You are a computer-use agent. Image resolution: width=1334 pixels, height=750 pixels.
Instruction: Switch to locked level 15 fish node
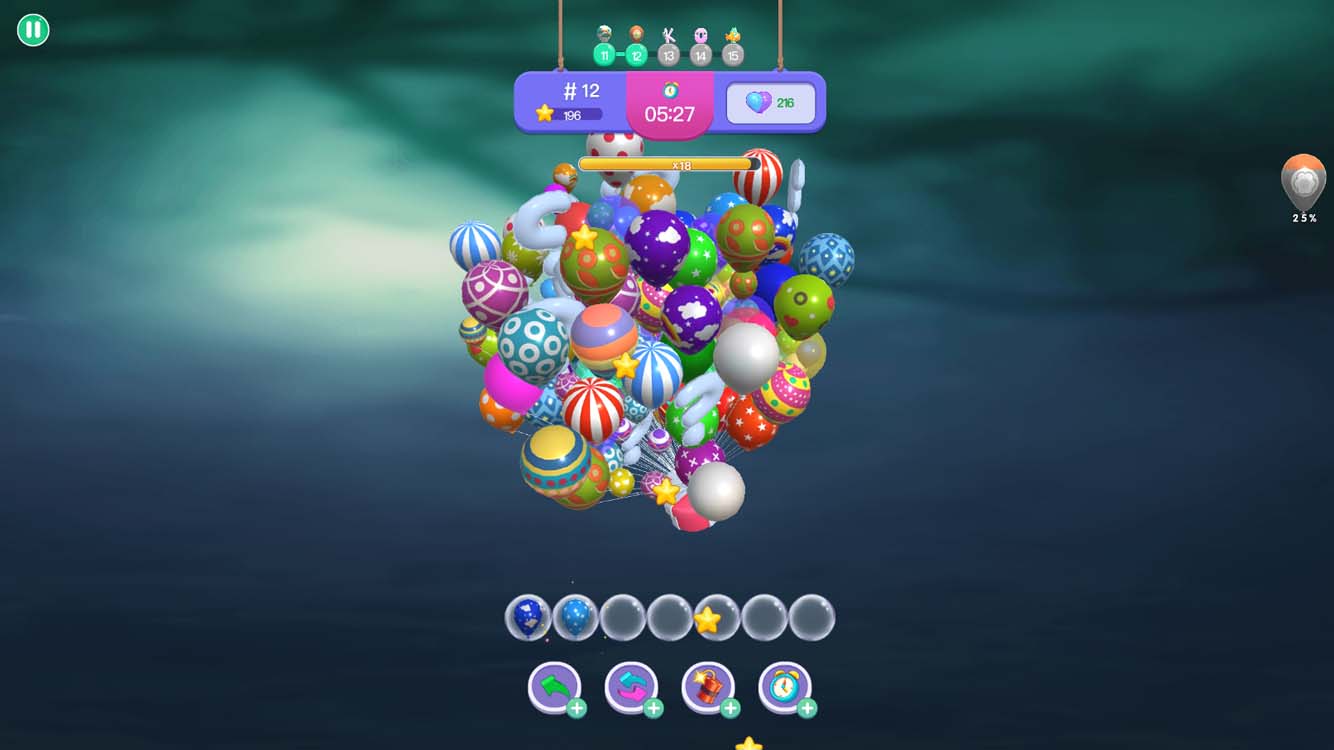[x=735, y=54]
